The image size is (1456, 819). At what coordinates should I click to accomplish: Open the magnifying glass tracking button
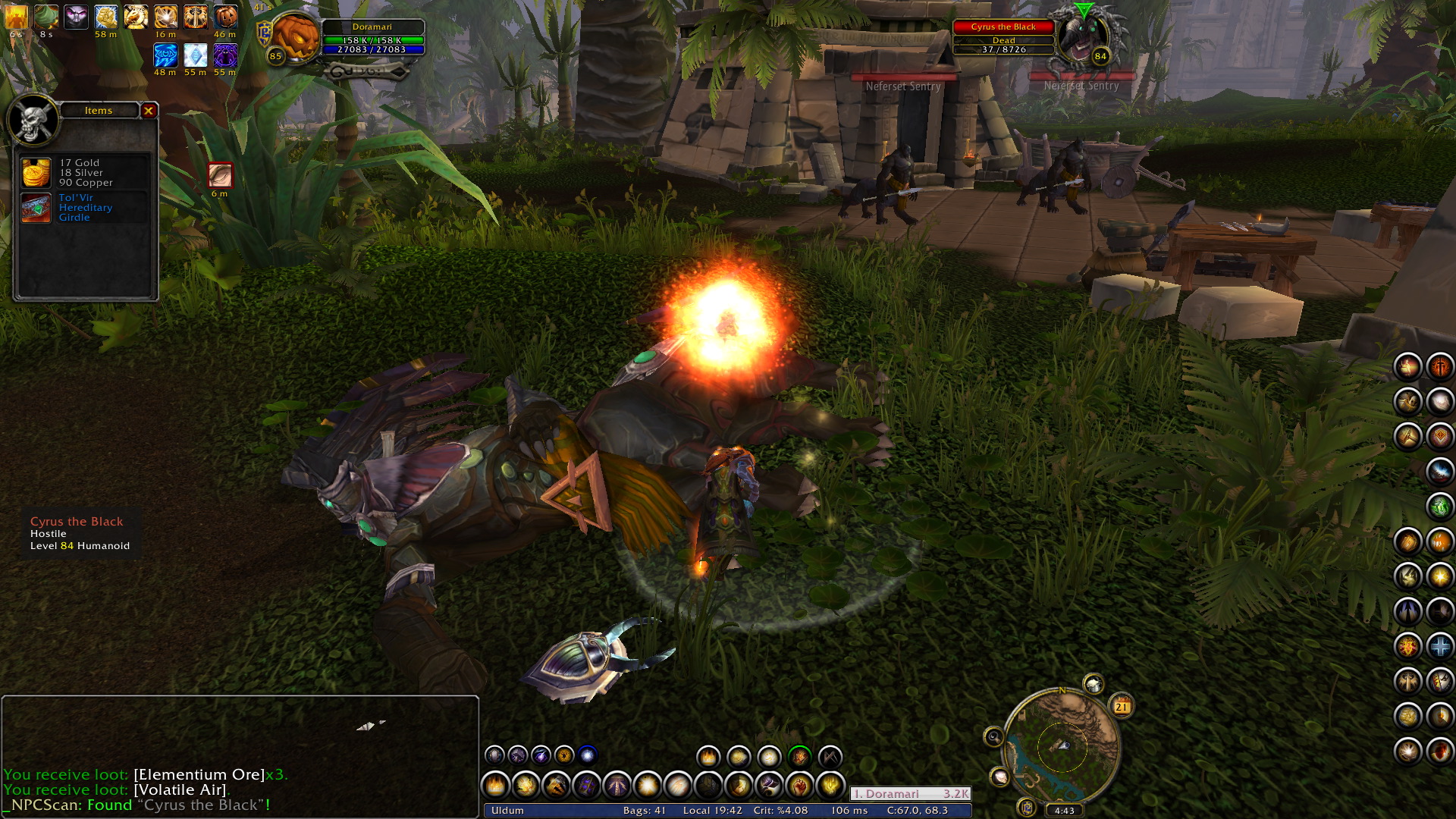click(x=993, y=736)
